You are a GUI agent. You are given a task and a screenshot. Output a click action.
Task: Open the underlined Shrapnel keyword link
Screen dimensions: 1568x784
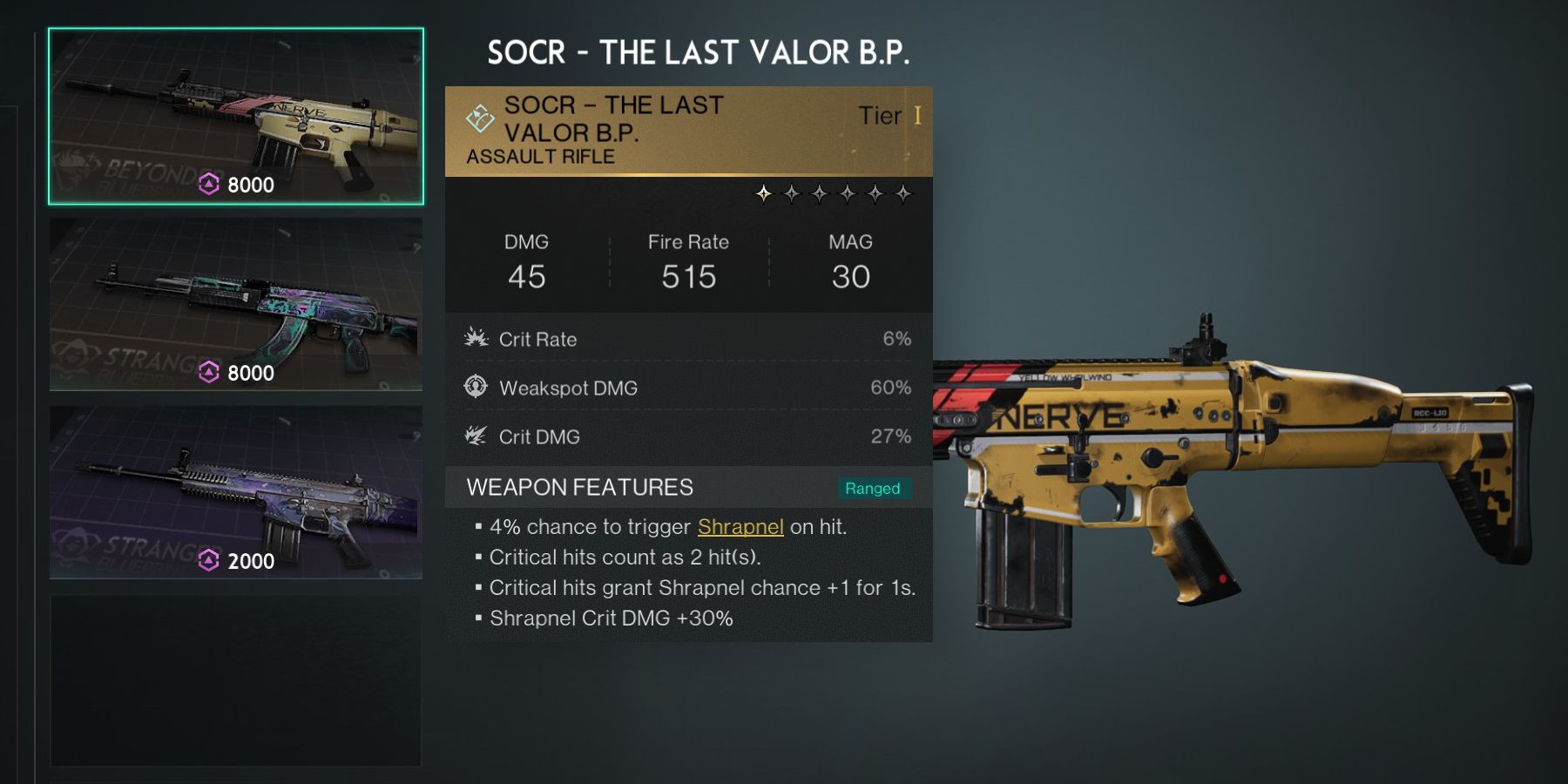coord(740,527)
